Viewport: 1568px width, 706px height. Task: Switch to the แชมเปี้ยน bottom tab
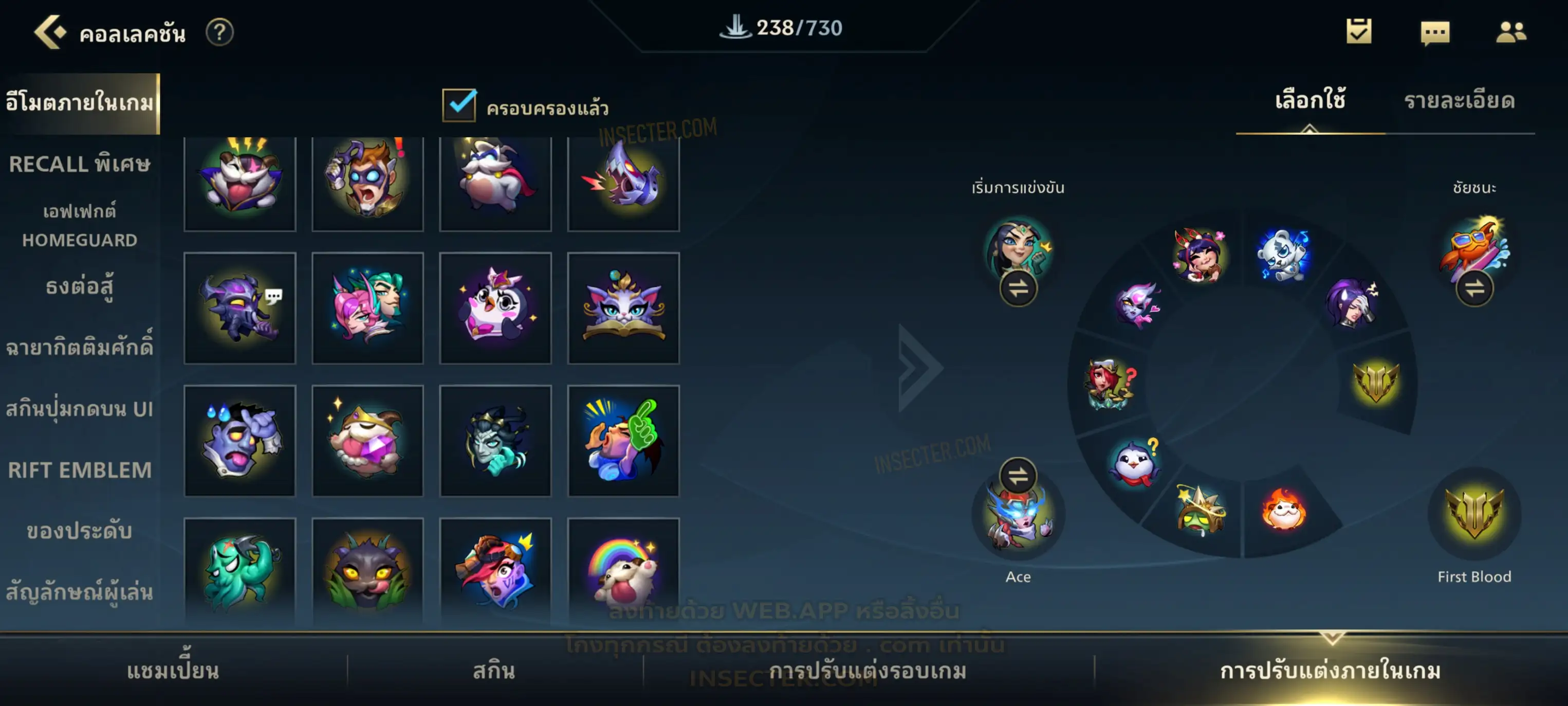(x=173, y=671)
